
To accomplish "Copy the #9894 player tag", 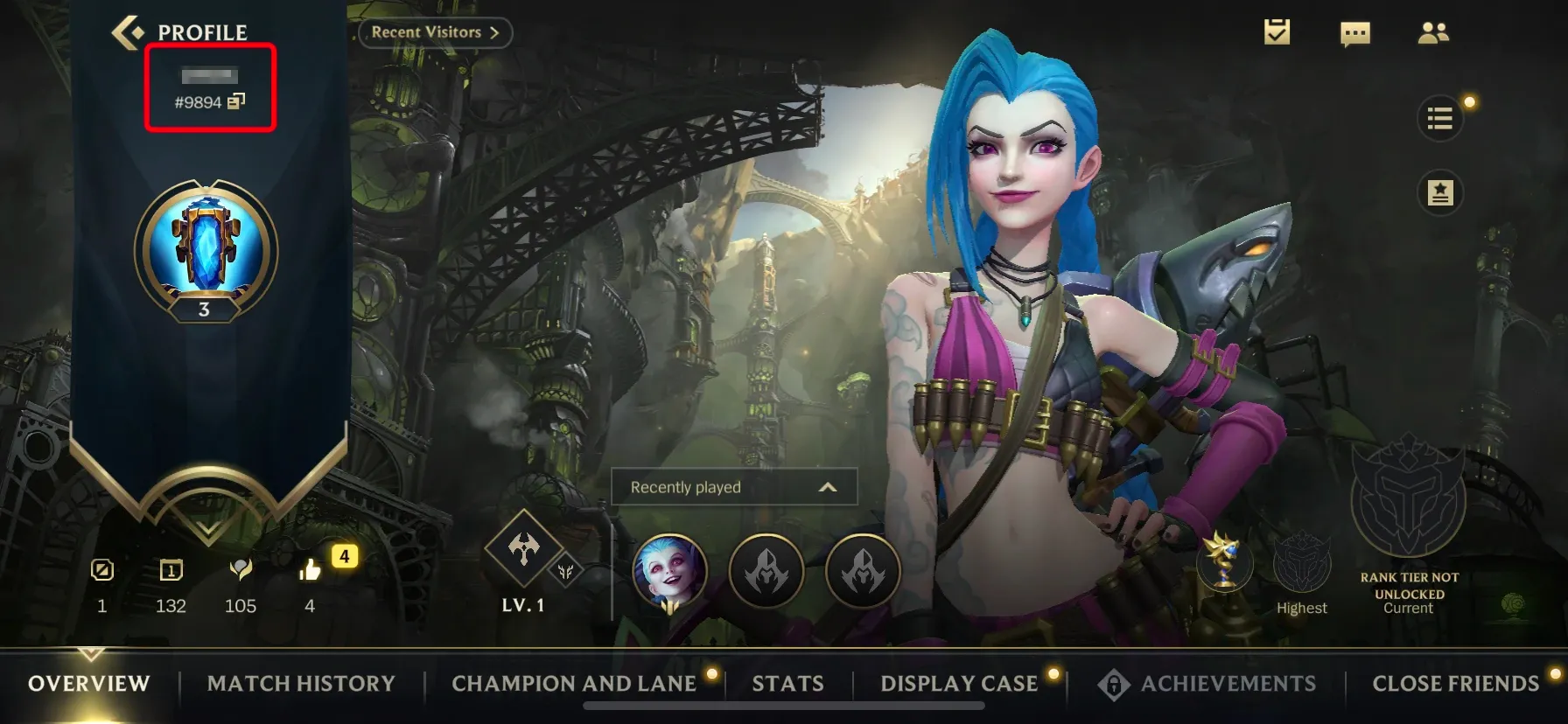I will [236, 101].
